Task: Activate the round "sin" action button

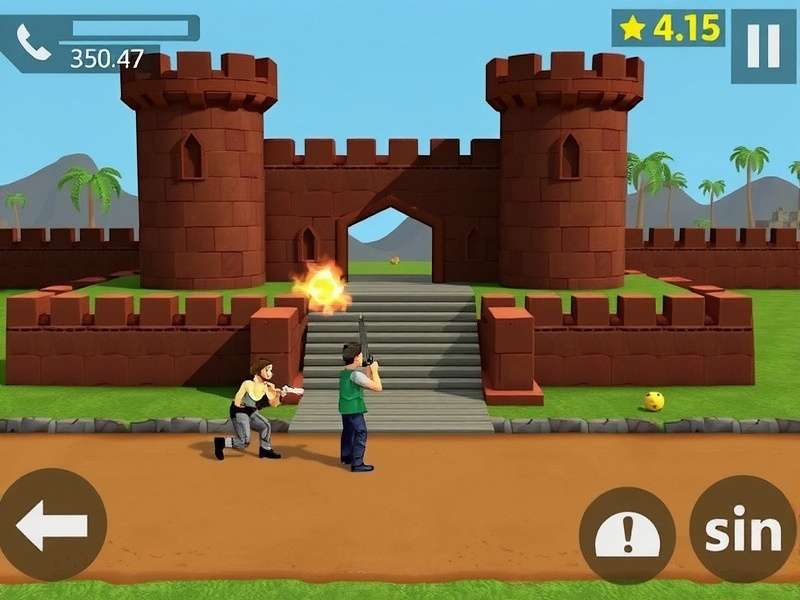Action: pyautogui.click(x=742, y=531)
